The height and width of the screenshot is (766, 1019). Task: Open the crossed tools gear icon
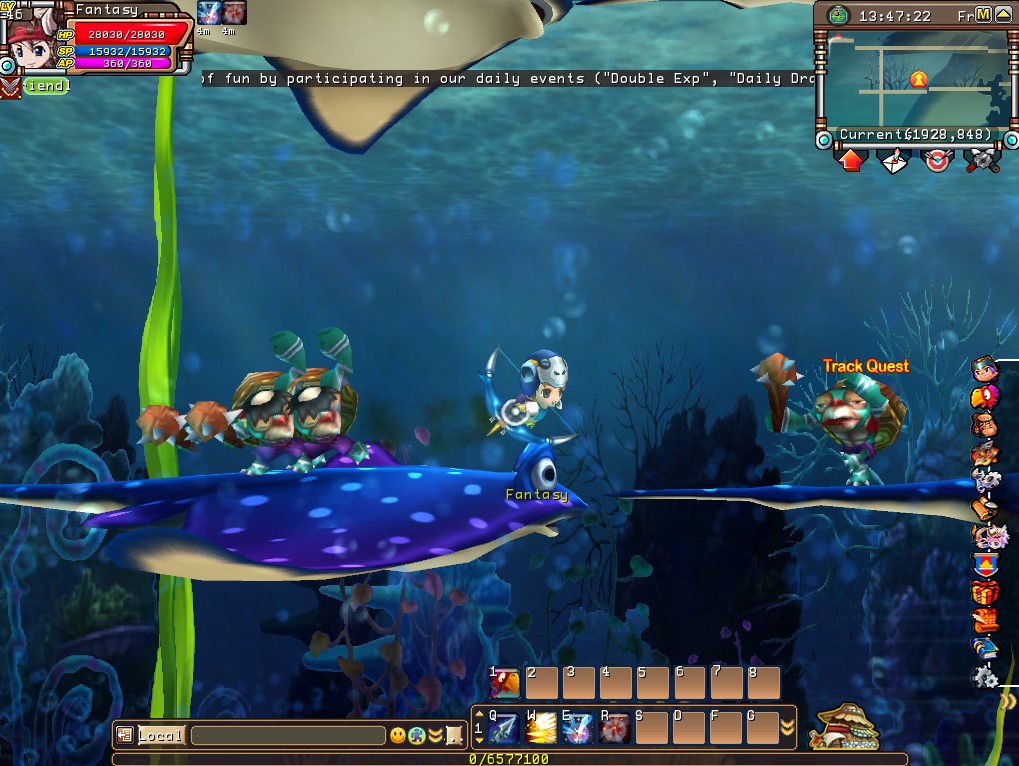tap(982, 160)
